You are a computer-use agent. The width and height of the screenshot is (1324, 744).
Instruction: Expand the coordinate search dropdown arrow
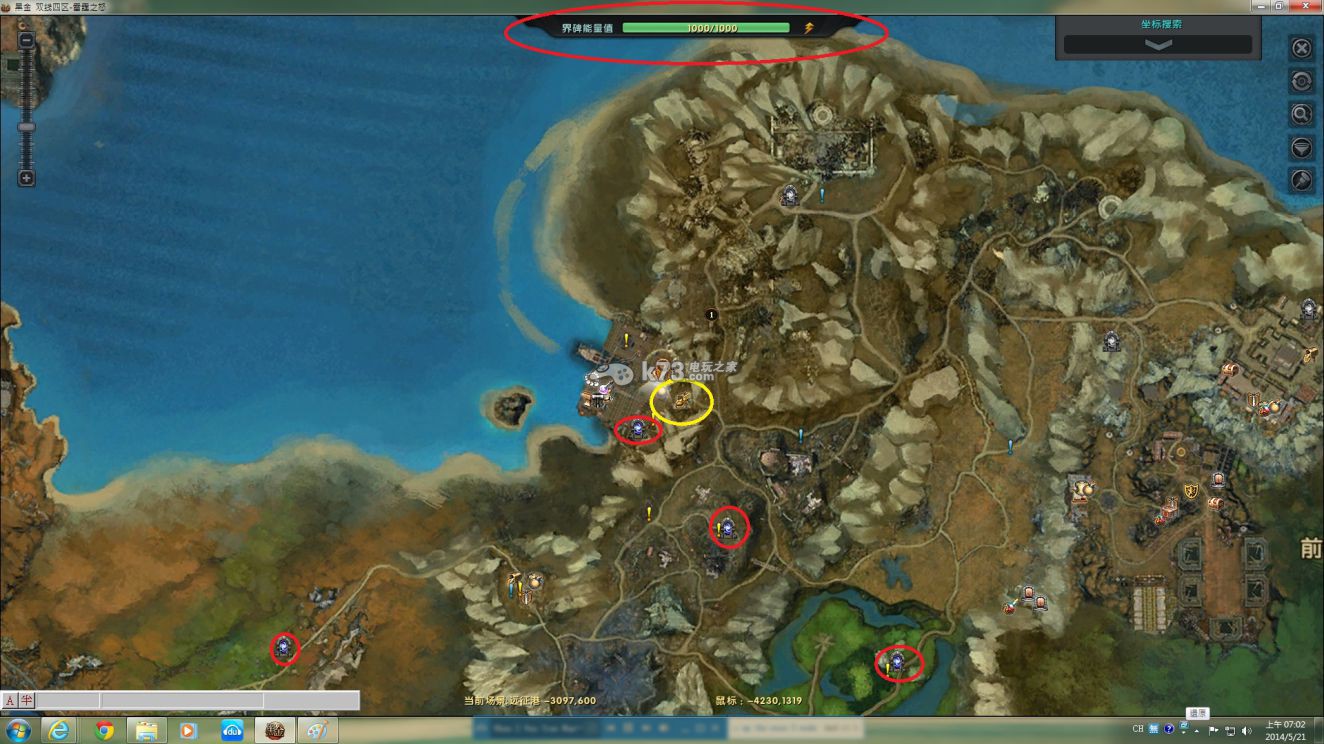click(1157, 45)
